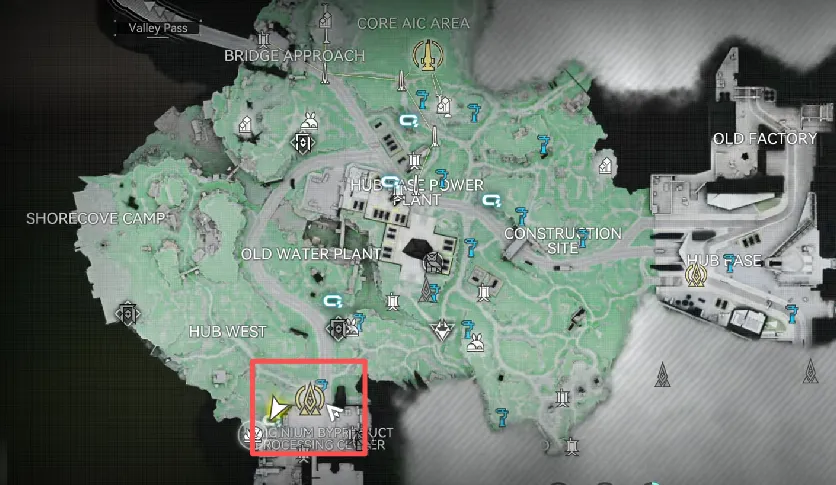
Task: Click the owl-face marker below Hub Base Power Plant
Action: (x=432, y=263)
